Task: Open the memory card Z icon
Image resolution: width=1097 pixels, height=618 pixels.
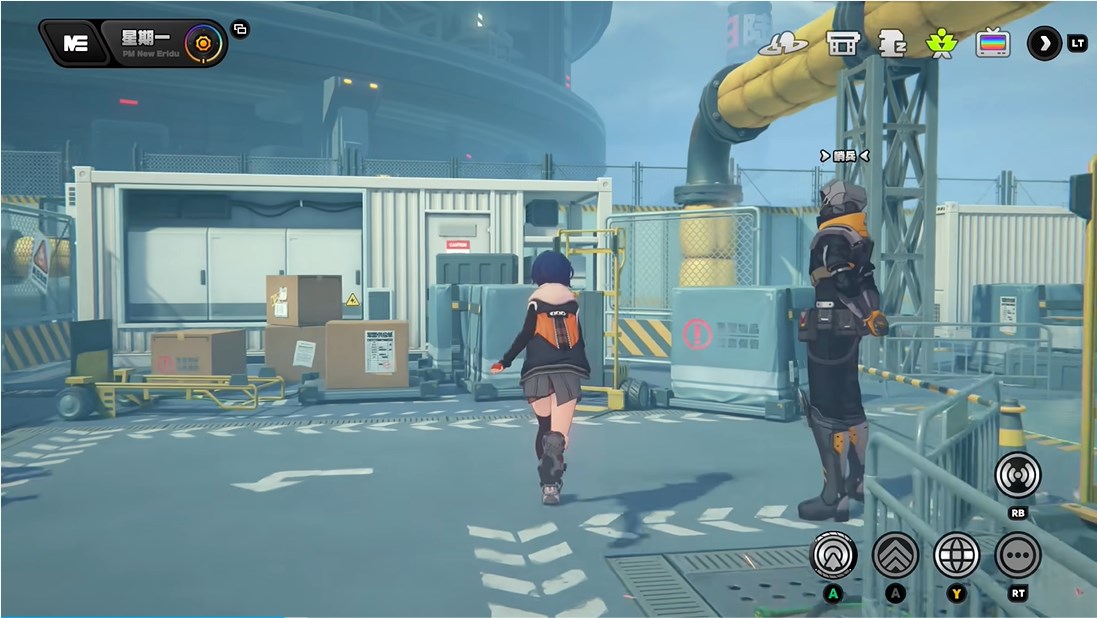Action: pyautogui.click(x=891, y=43)
